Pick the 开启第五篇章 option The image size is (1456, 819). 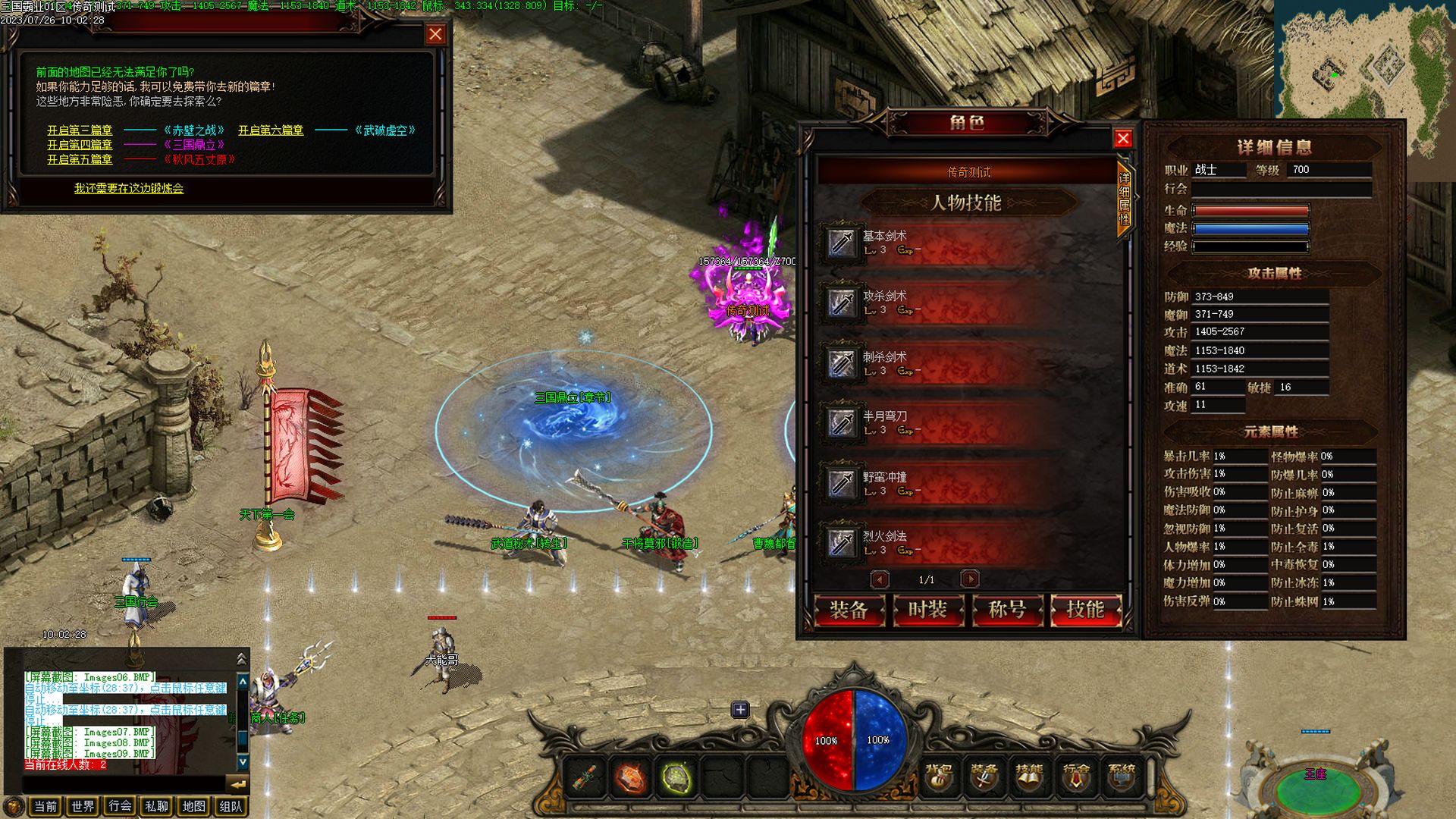tap(80, 159)
